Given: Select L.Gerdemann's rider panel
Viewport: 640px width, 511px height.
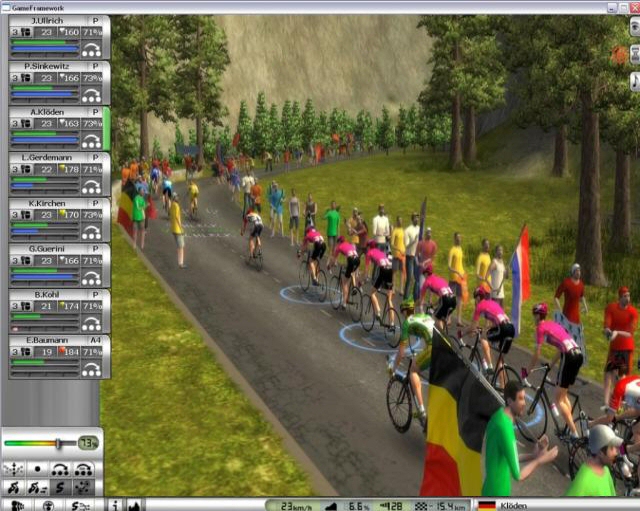Looking at the screenshot, I should point(55,158).
